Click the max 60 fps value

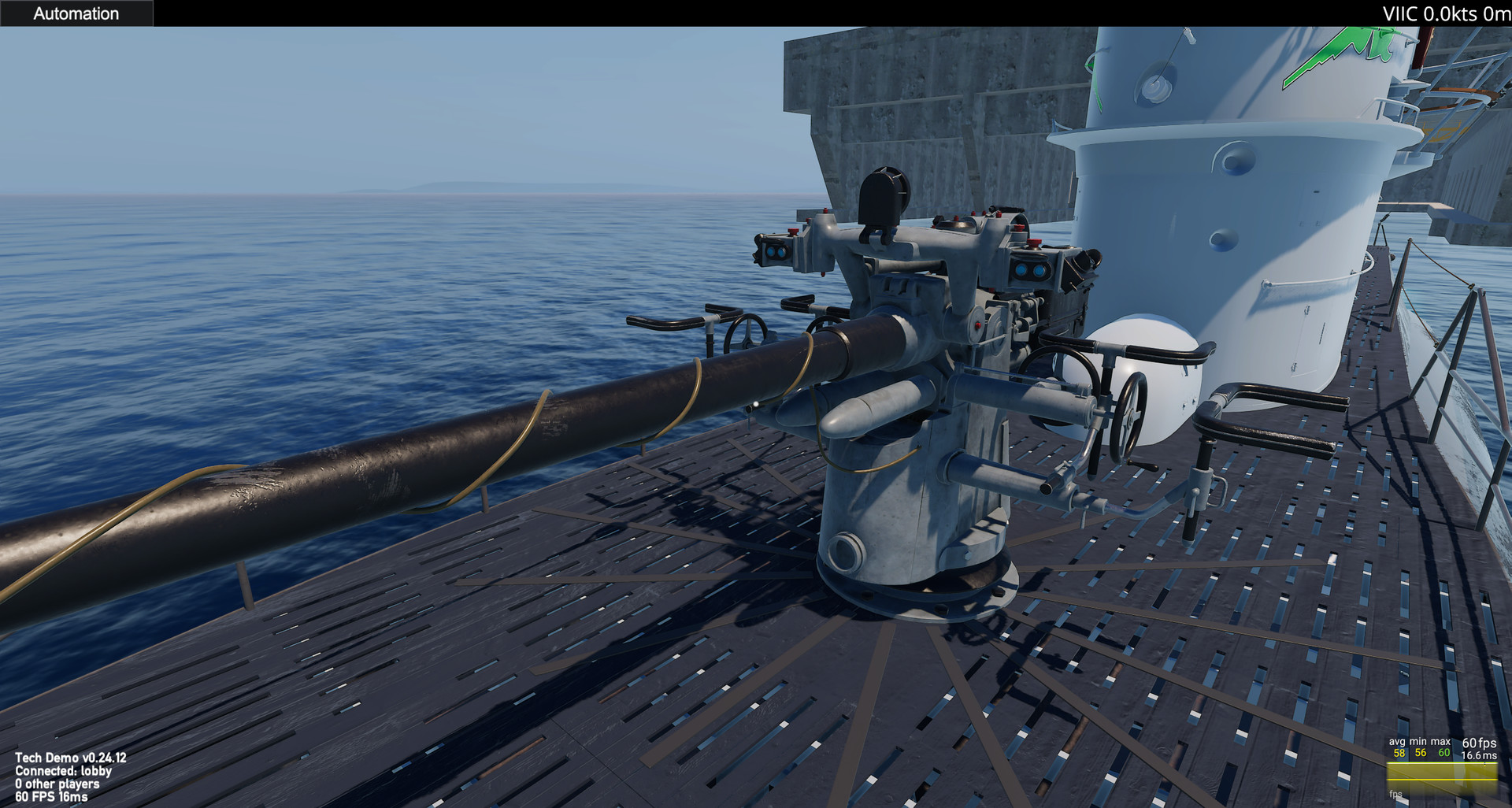(1444, 753)
